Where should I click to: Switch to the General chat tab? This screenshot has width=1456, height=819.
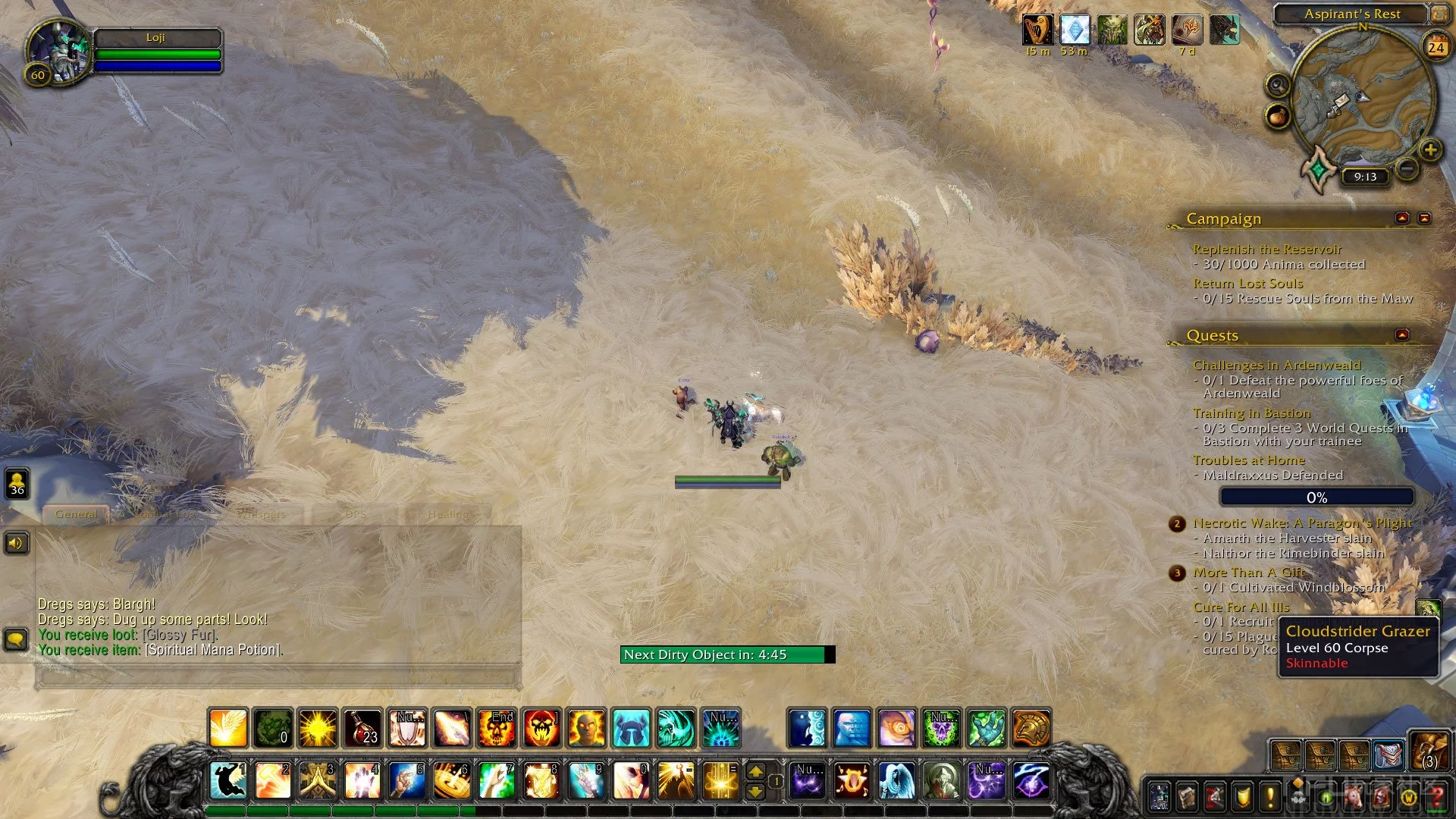pos(76,514)
